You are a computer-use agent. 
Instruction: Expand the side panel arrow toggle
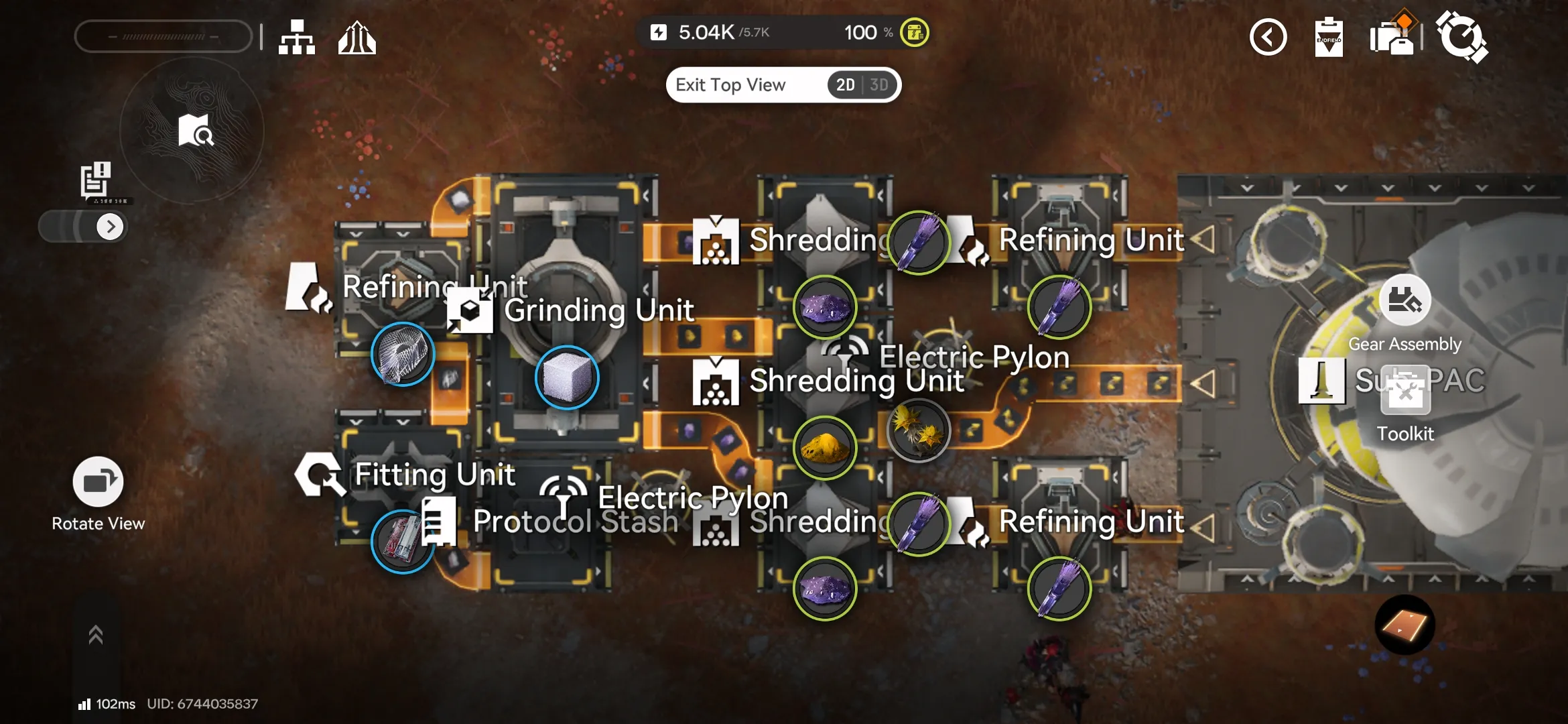click(110, 227)
